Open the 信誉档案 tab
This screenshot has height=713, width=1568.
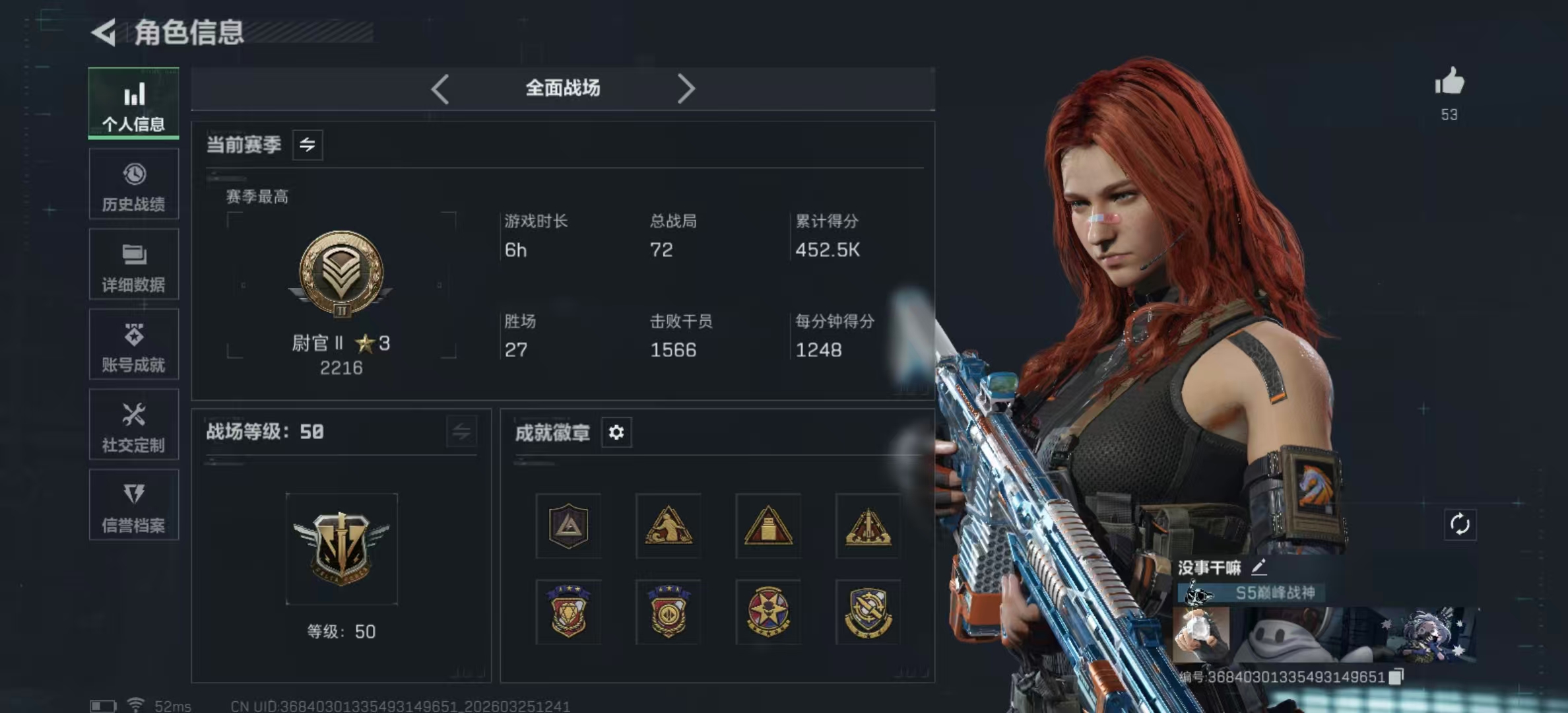point(134,506)
